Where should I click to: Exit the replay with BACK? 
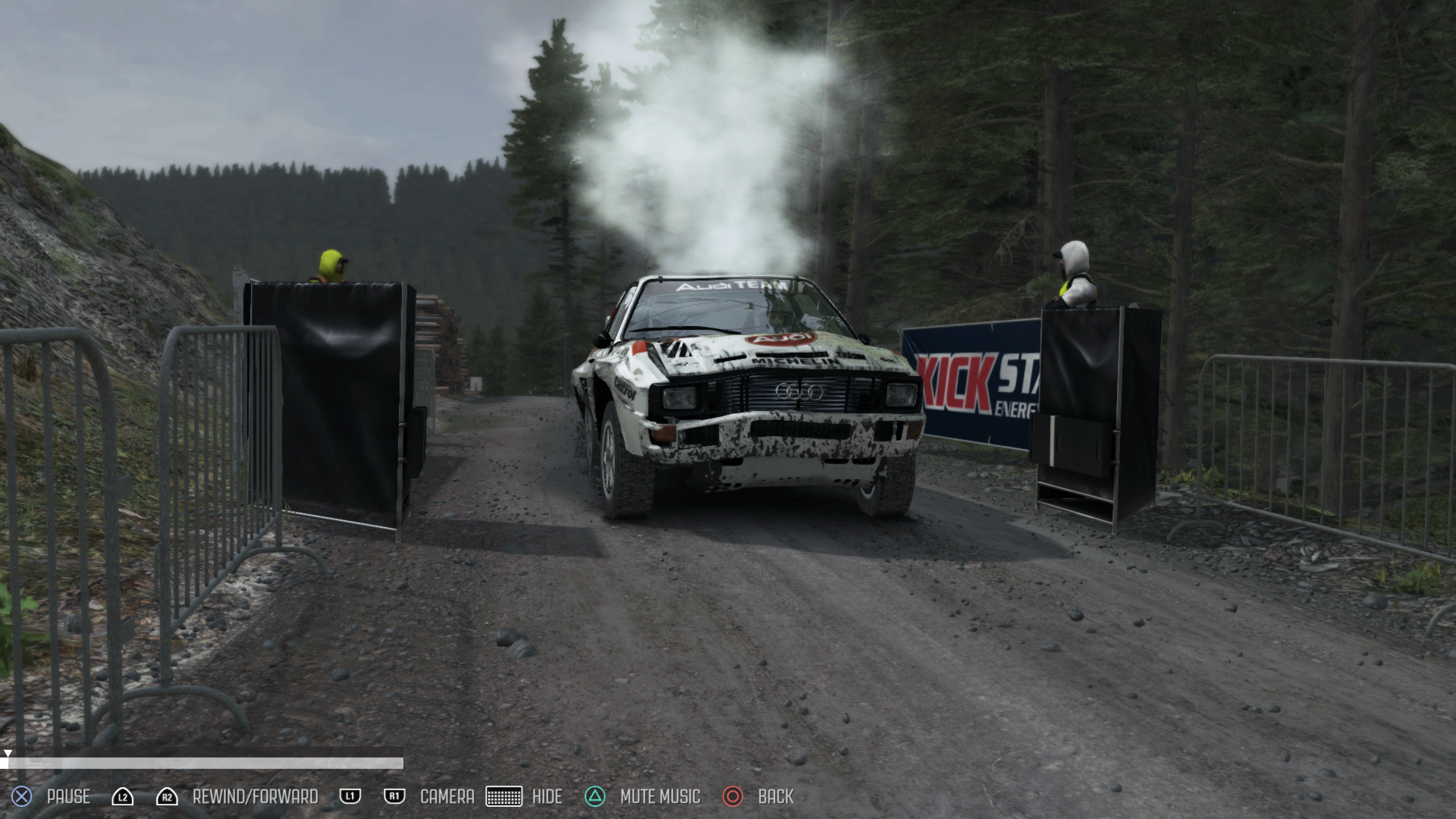pos(776,797)
